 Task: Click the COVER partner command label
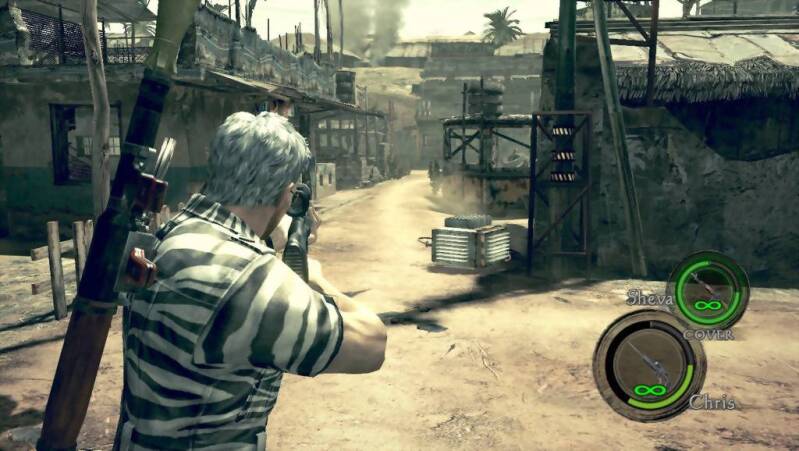click(x=708, y=334)
